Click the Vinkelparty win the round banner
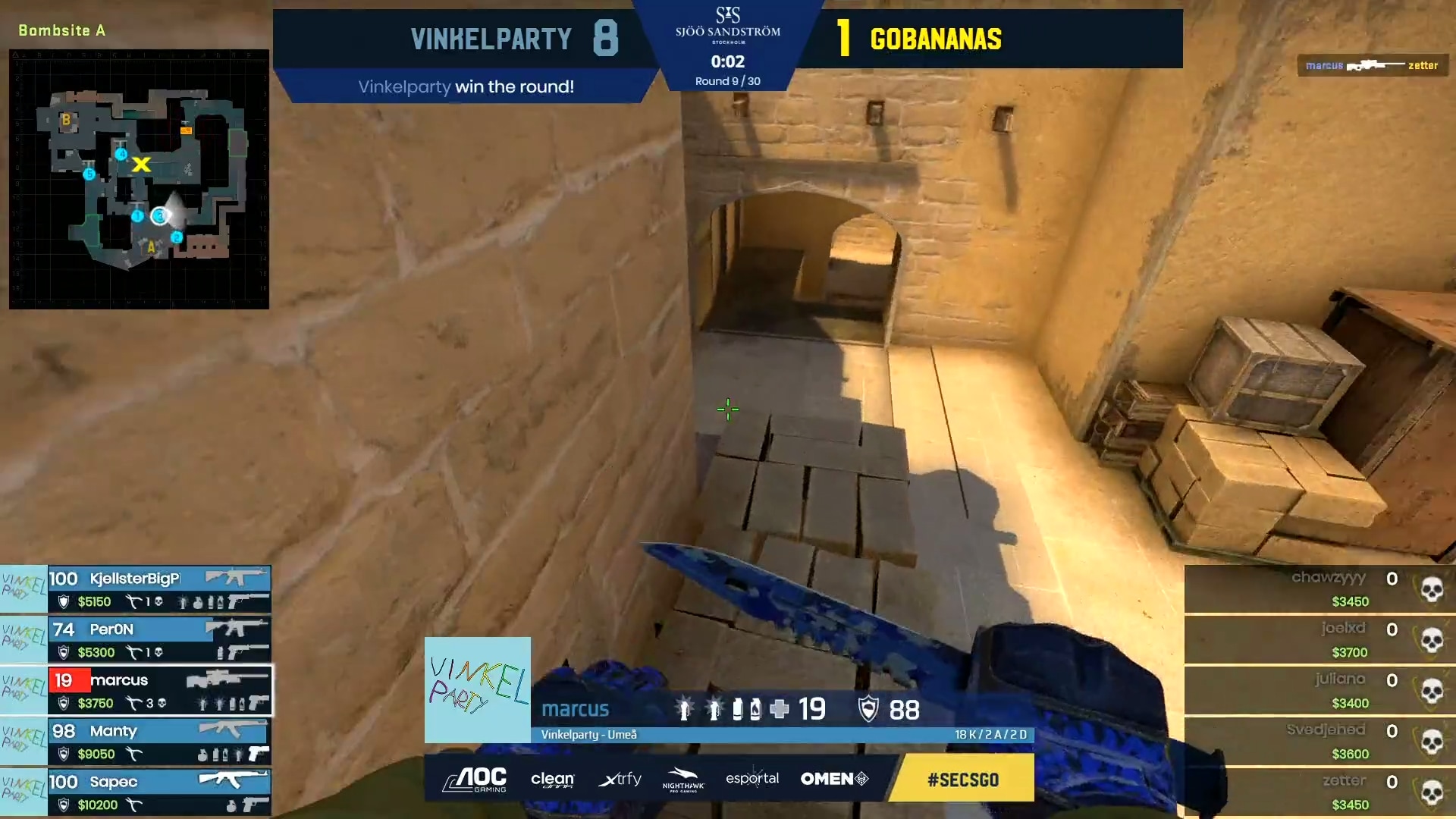Image resolution: width=1456 pixels, height=819 pixels. point(465,86)
